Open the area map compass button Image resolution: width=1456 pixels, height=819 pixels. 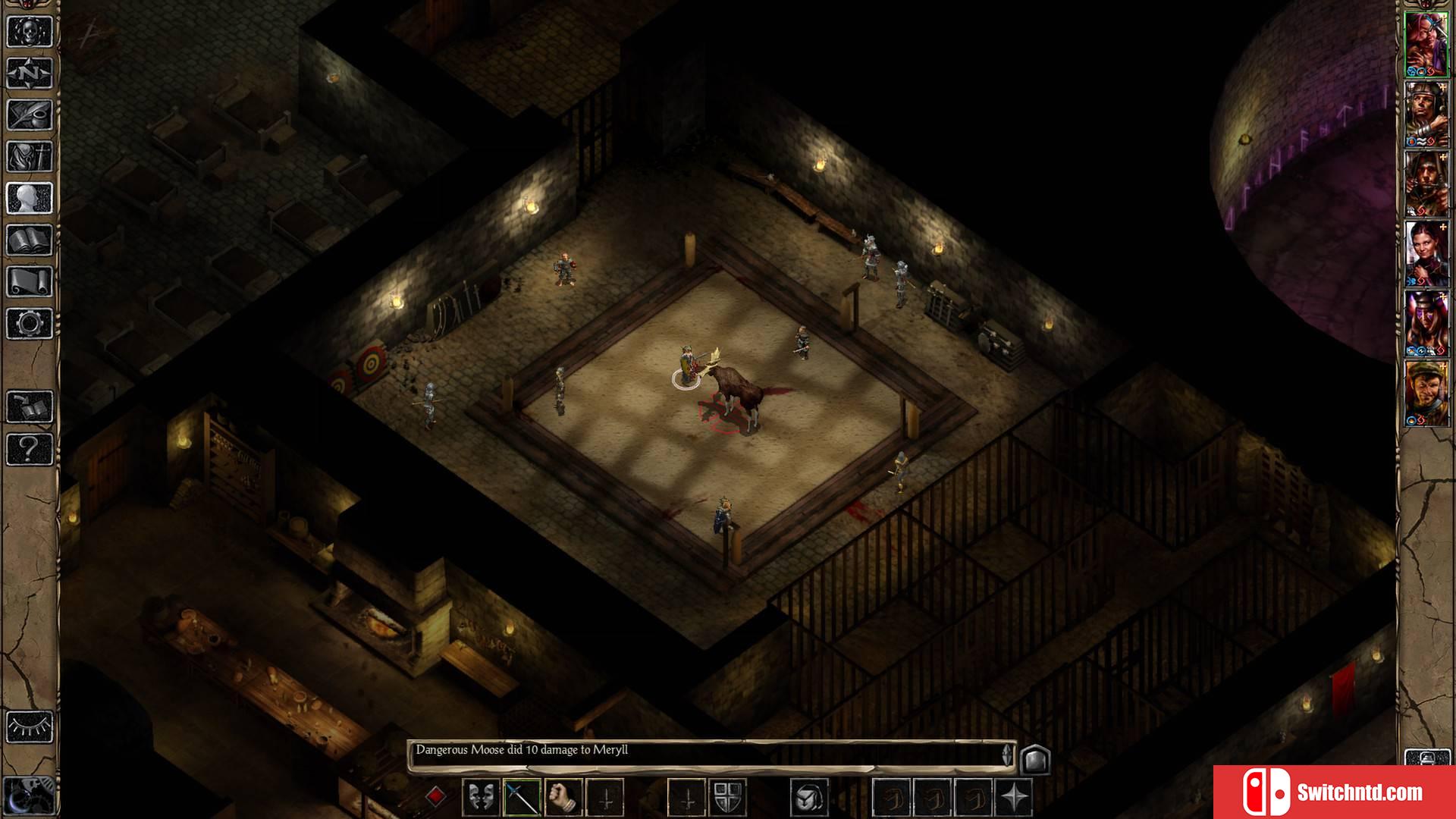pos(30,74)
